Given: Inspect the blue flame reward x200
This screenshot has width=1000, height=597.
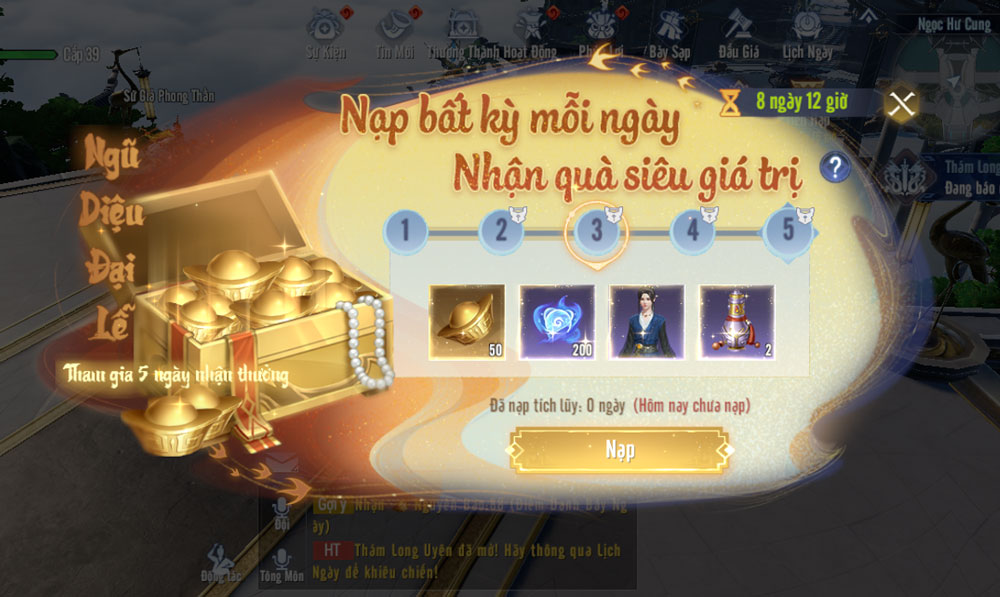Looking at the screenshot, I should point(557,322).
